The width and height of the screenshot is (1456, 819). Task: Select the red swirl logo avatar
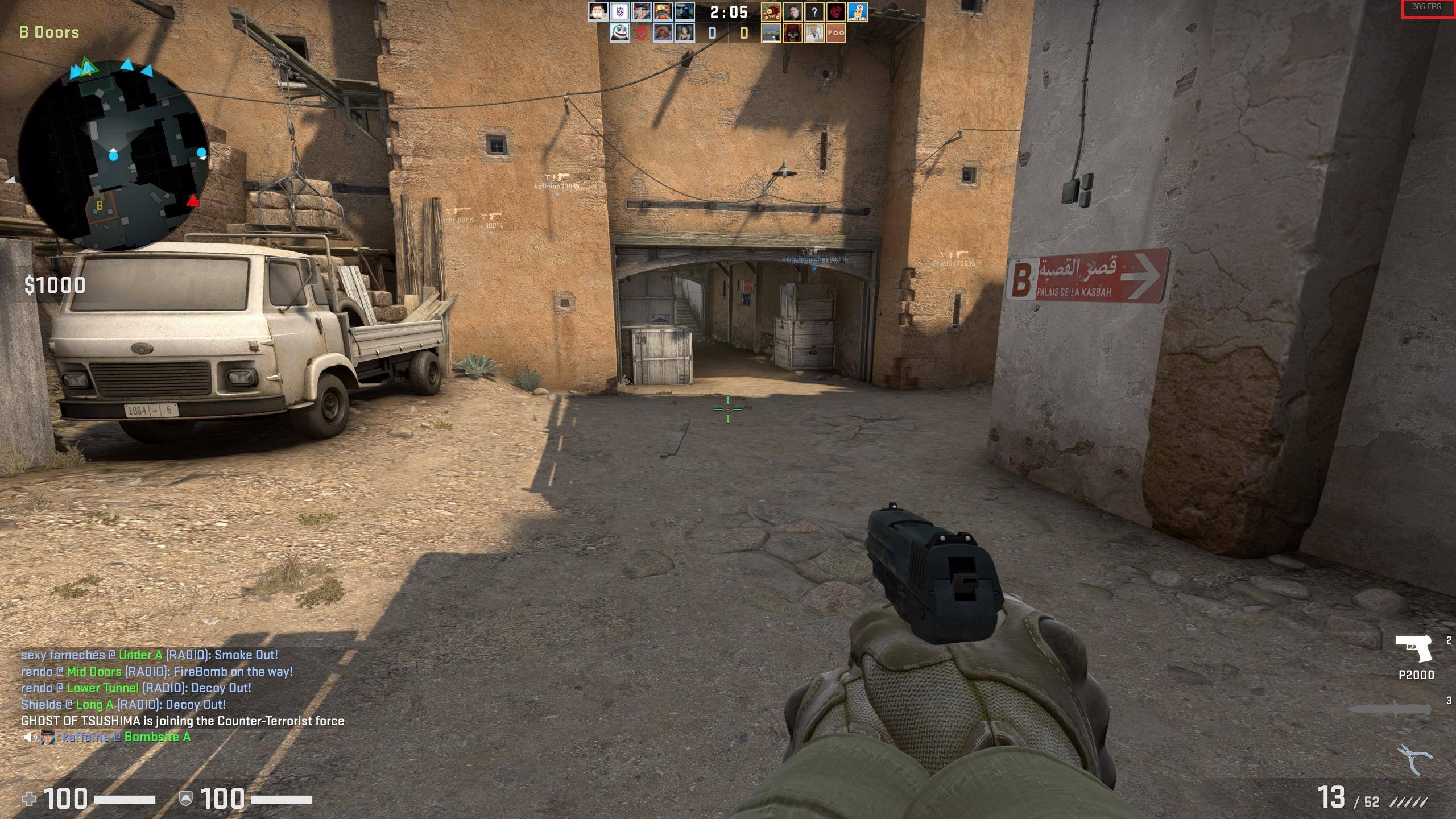[x=835, y=12]
